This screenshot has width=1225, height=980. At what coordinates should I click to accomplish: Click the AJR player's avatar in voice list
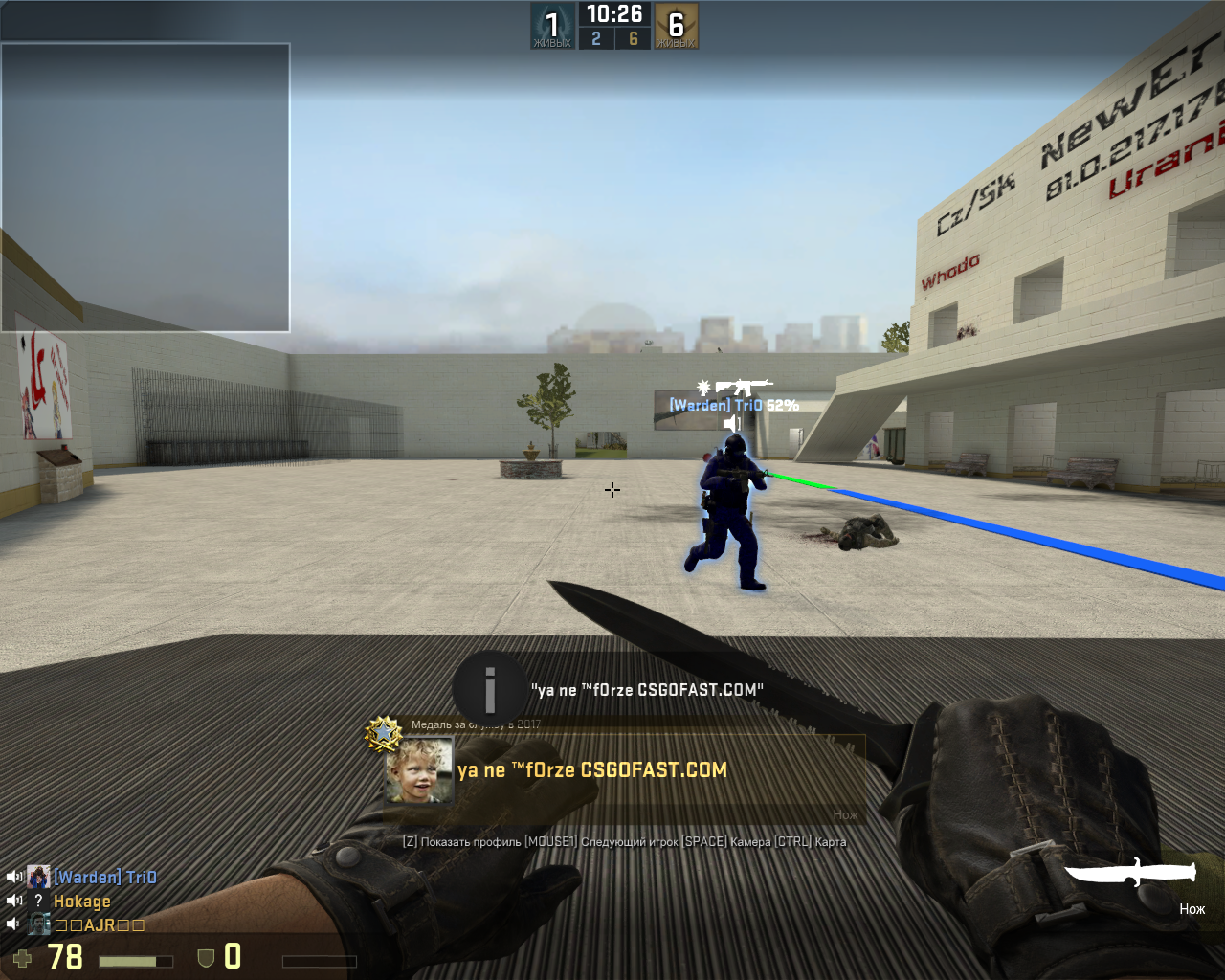pyautogui.click(x=39, y=924)
